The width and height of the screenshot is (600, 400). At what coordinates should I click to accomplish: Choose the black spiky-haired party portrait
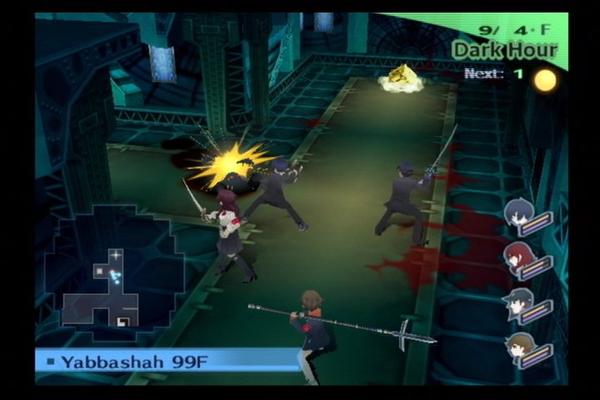520,301
